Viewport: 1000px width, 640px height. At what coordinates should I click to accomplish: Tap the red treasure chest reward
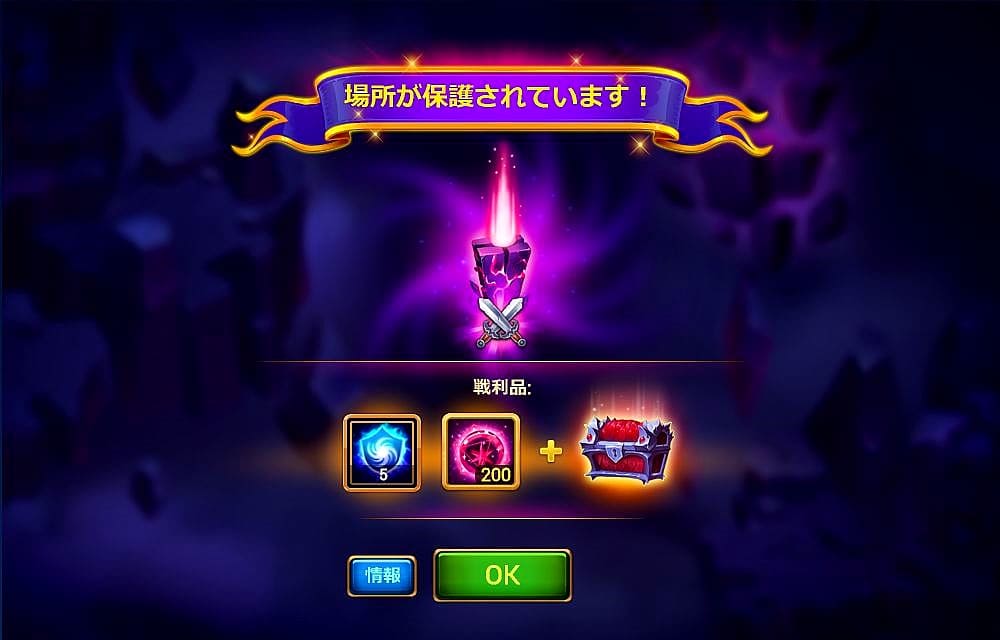(626, 452)
